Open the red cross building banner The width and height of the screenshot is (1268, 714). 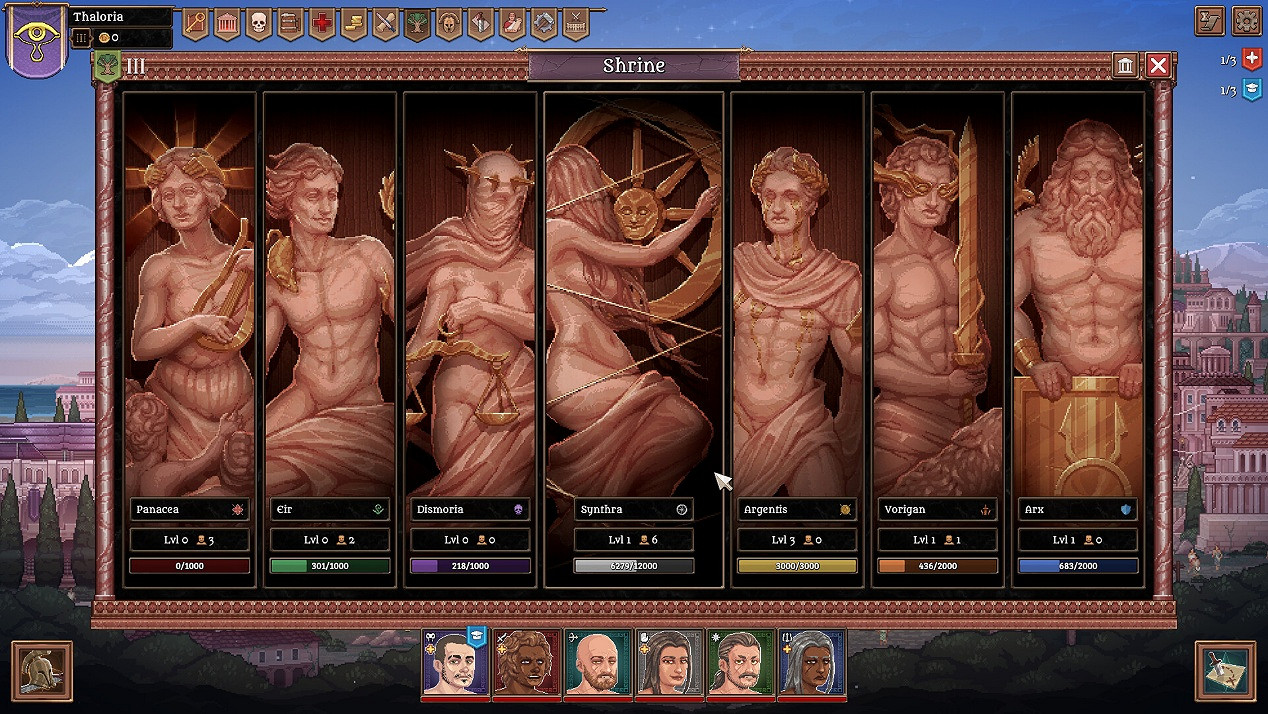click(x=322, y=23)
